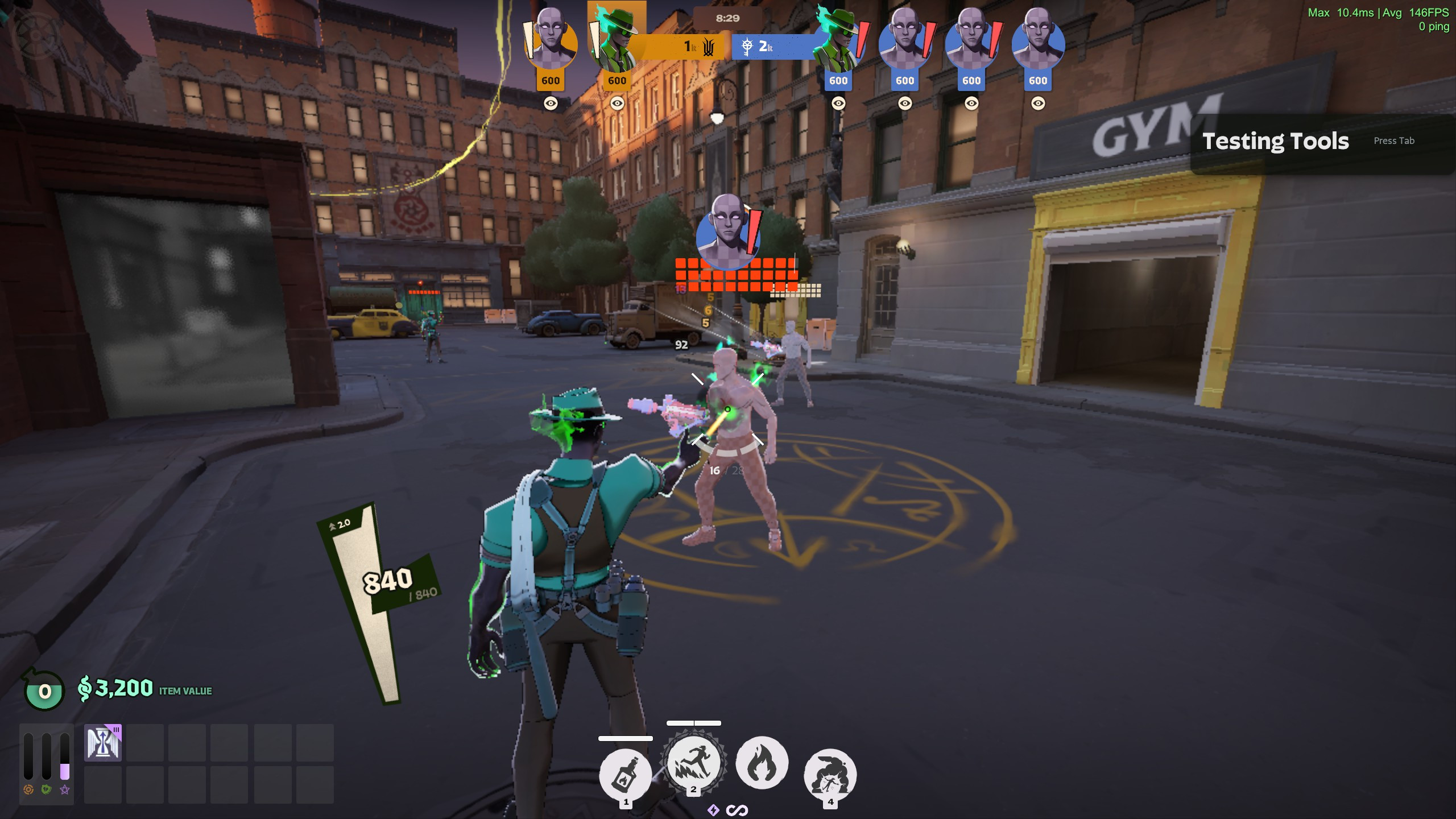
Task: Click the green souls counter icon
Action: pos(44,690)
